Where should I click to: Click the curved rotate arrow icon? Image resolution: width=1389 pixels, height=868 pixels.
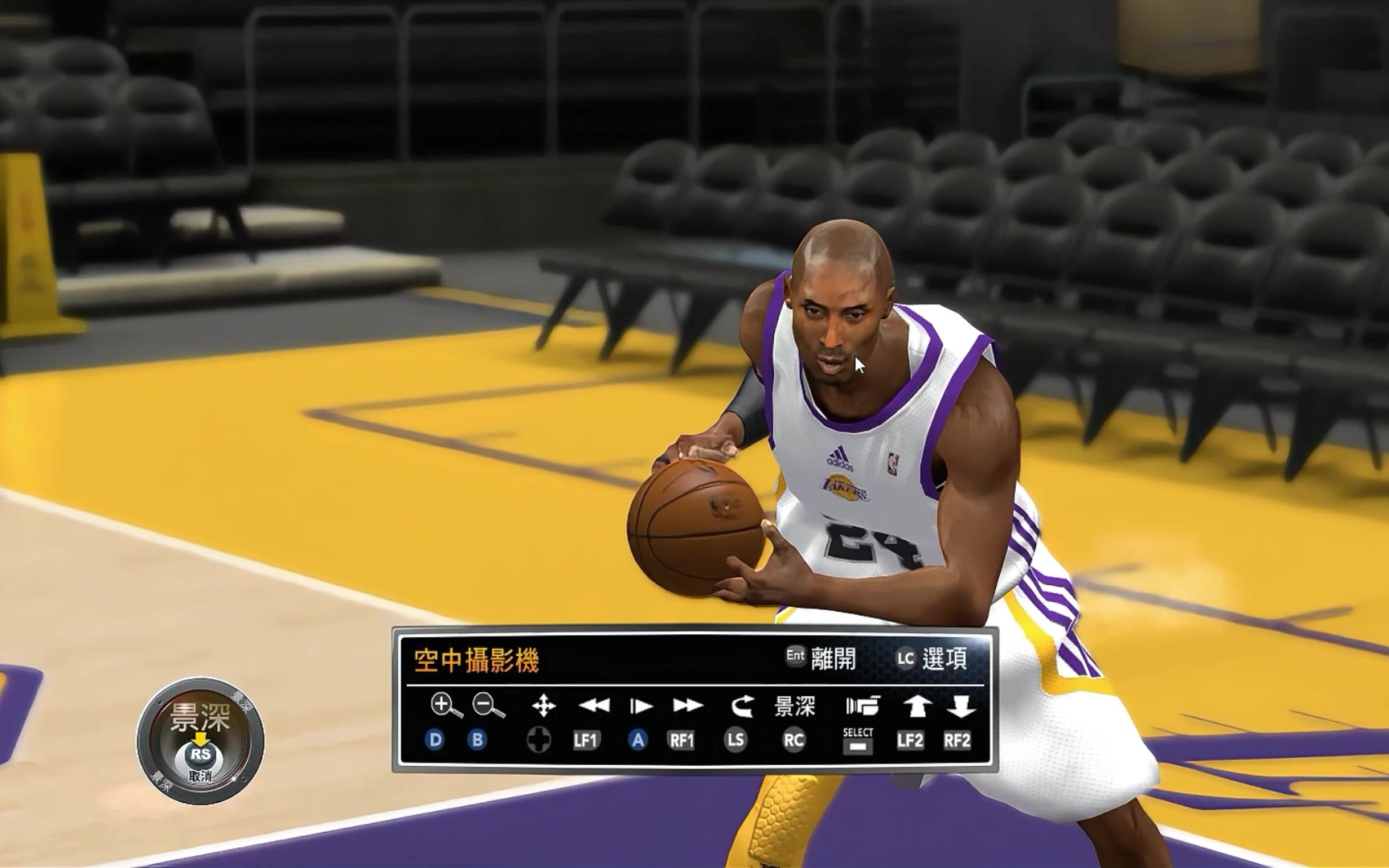click(x=742, y=706)
